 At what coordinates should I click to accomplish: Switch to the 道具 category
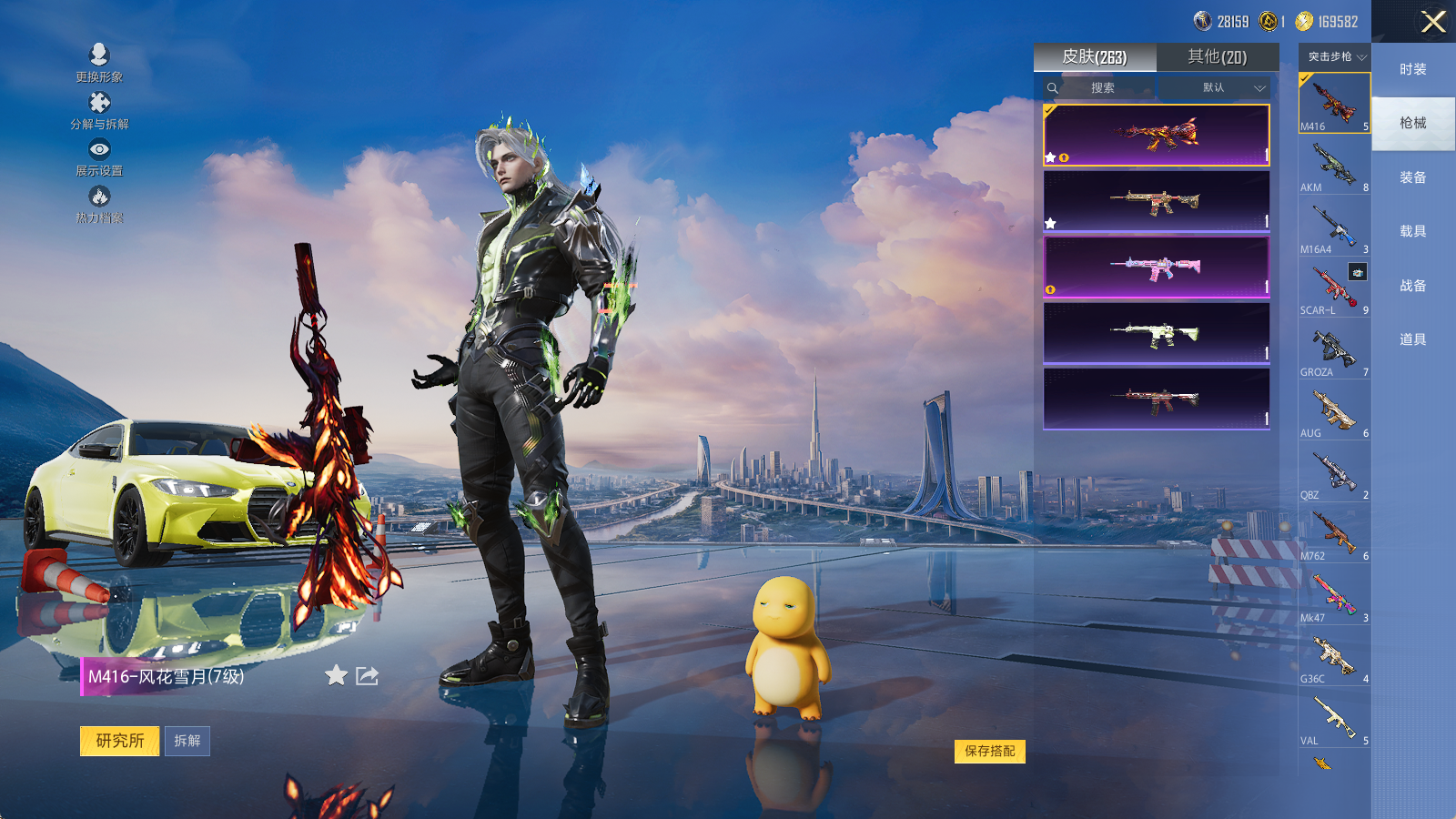1412,339
